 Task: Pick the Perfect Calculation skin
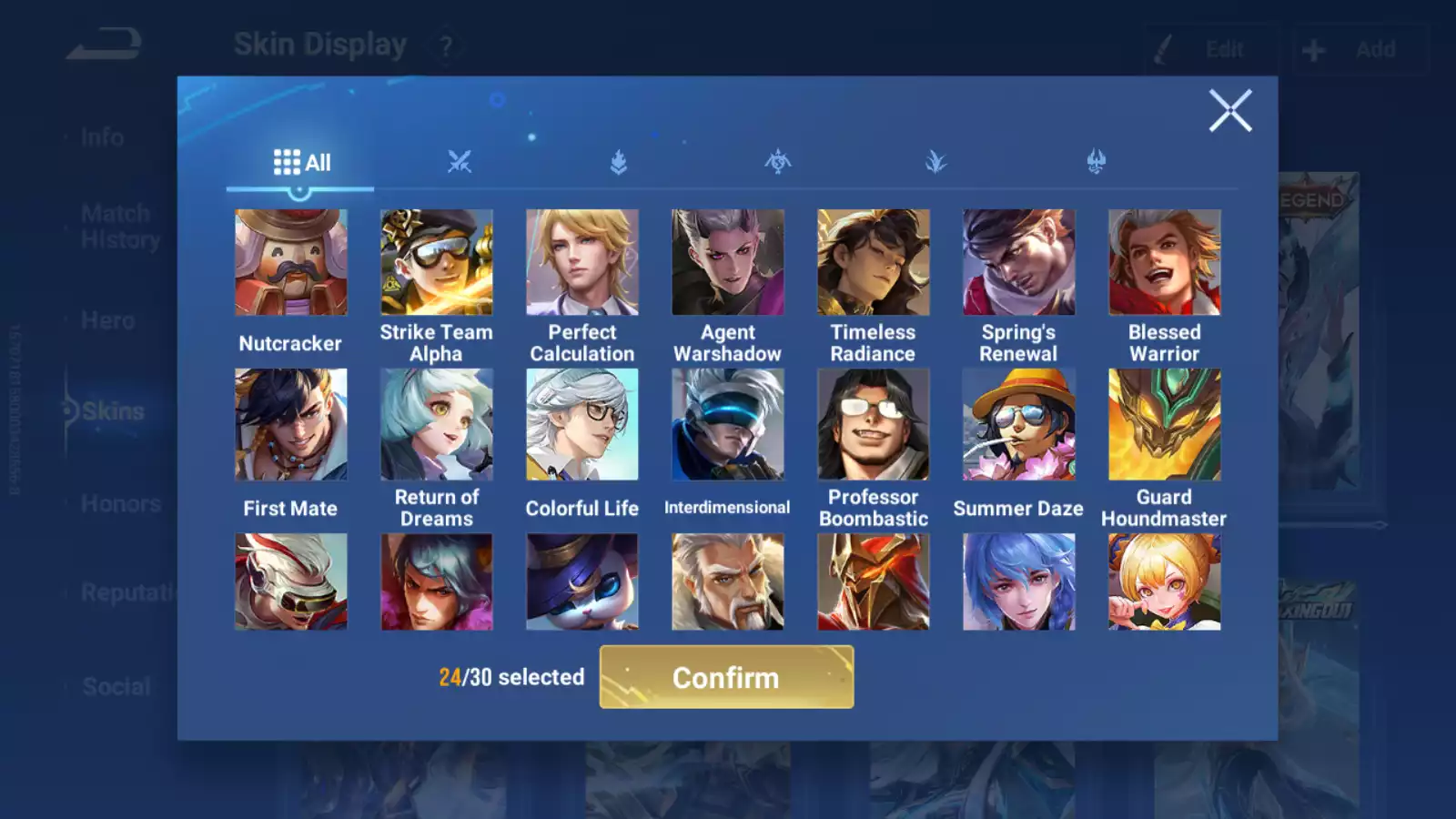(581, 263)
